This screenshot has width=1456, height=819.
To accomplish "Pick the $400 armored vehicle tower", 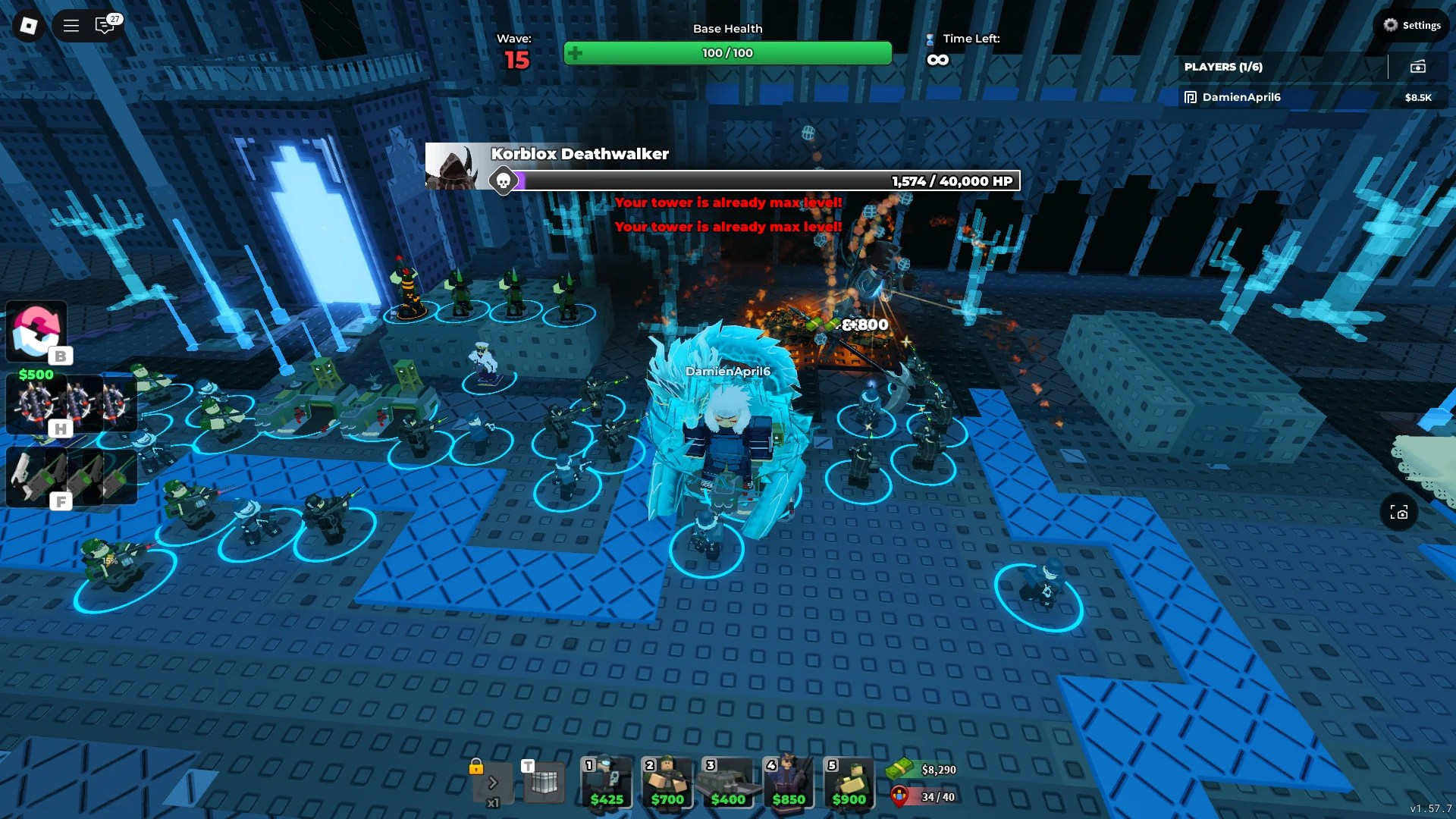I will click(x=728, y=781).
